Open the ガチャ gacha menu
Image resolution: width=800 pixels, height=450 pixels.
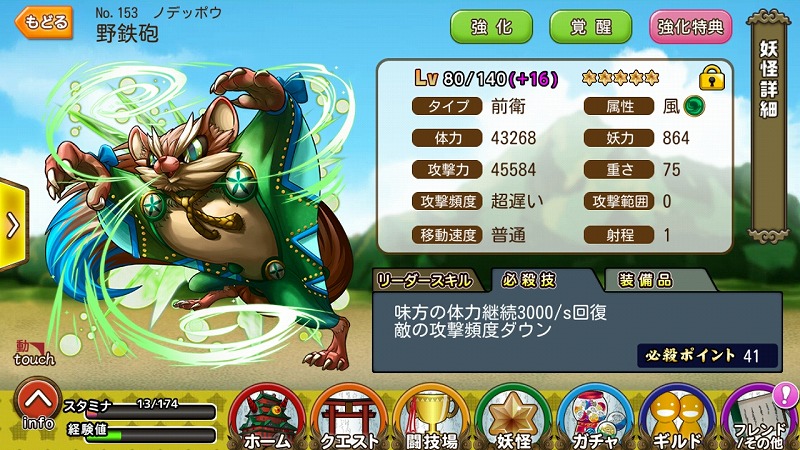click(594, 417)
